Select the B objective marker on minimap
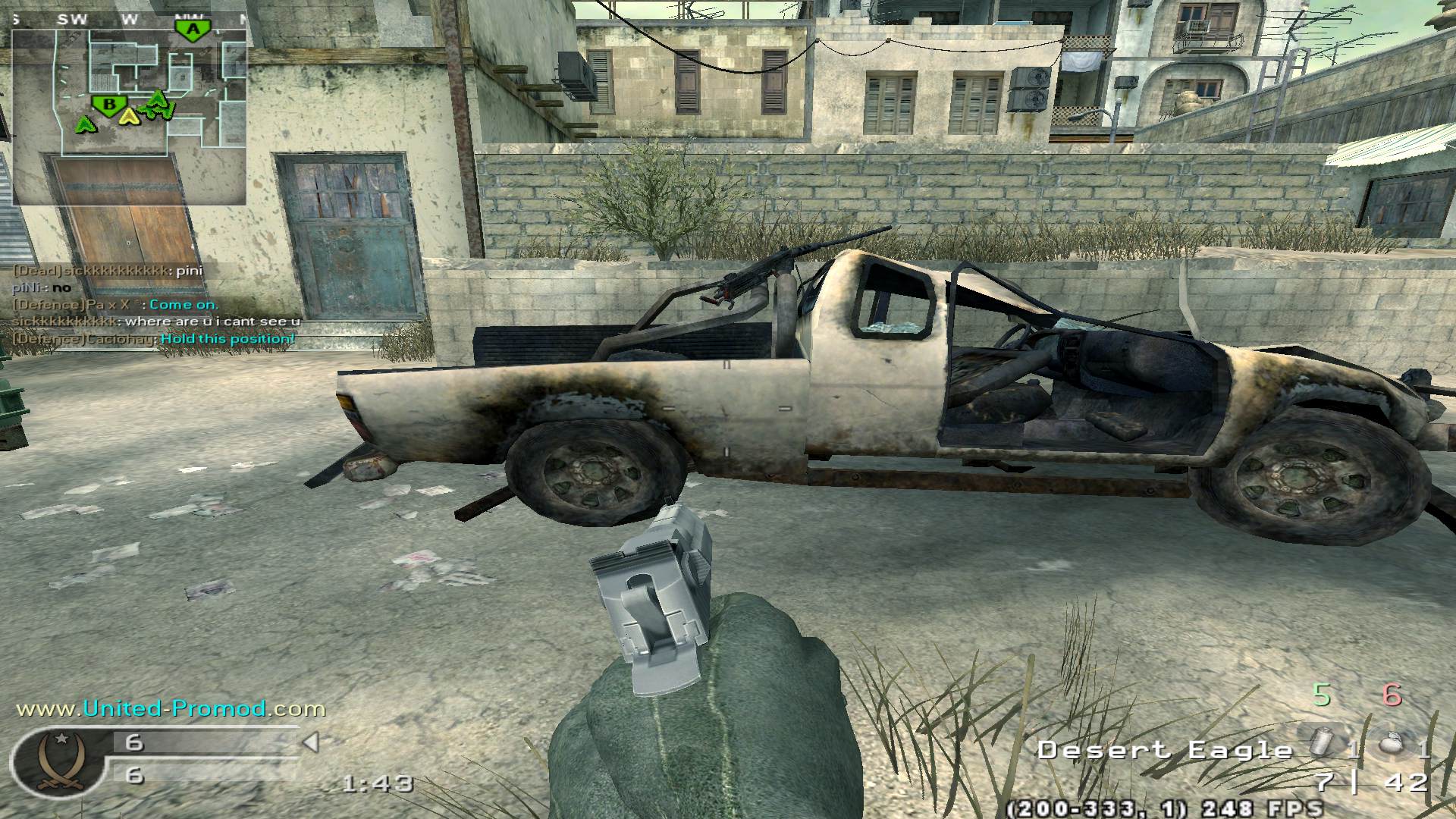The width and height of the screenshot is (1456, 819). (108, 105)
